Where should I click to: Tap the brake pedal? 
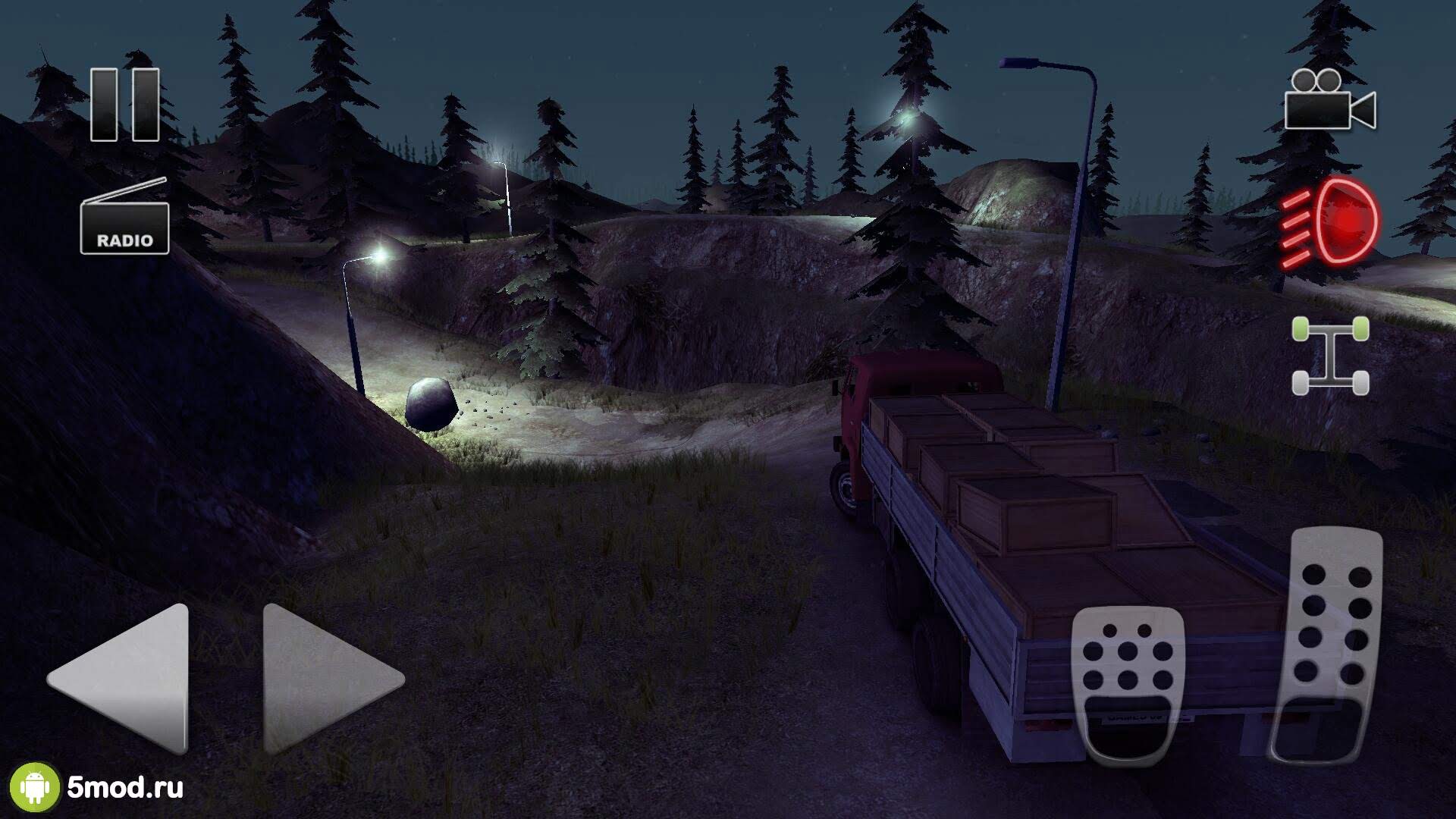(1128, 682)
